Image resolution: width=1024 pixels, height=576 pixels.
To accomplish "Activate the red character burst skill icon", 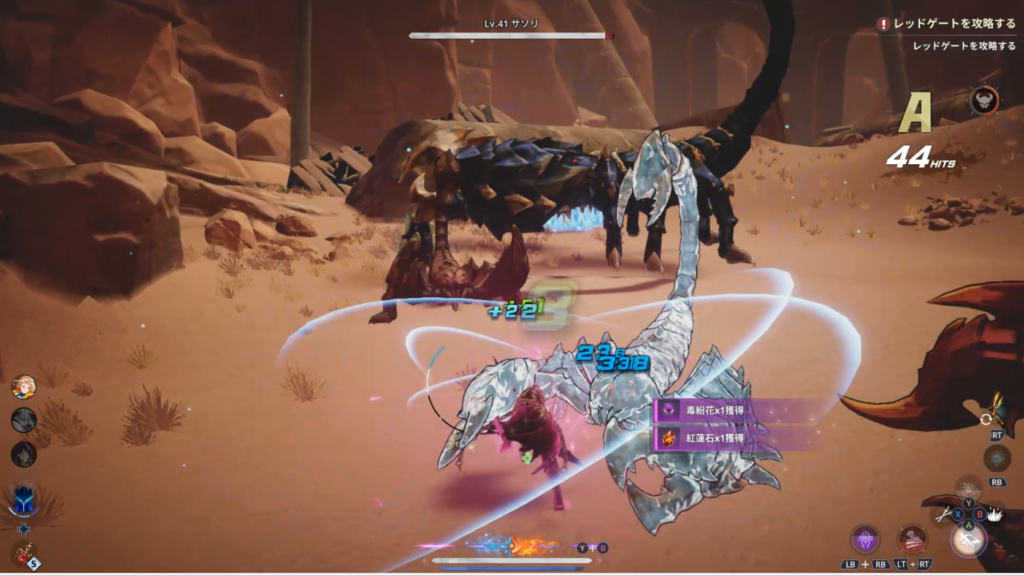I will 911,539.
